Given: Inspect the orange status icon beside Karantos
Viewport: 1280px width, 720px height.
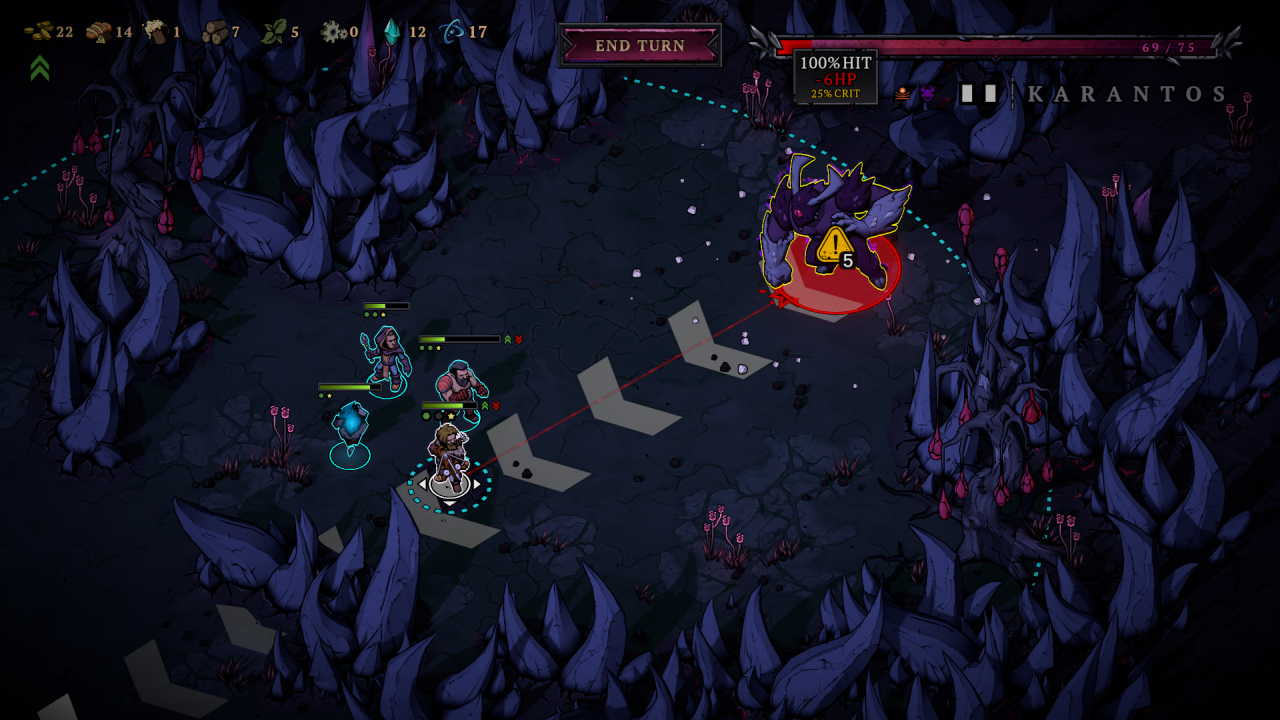Looking at the screenshot, I should pyautogui.click(x=902, y=94).
